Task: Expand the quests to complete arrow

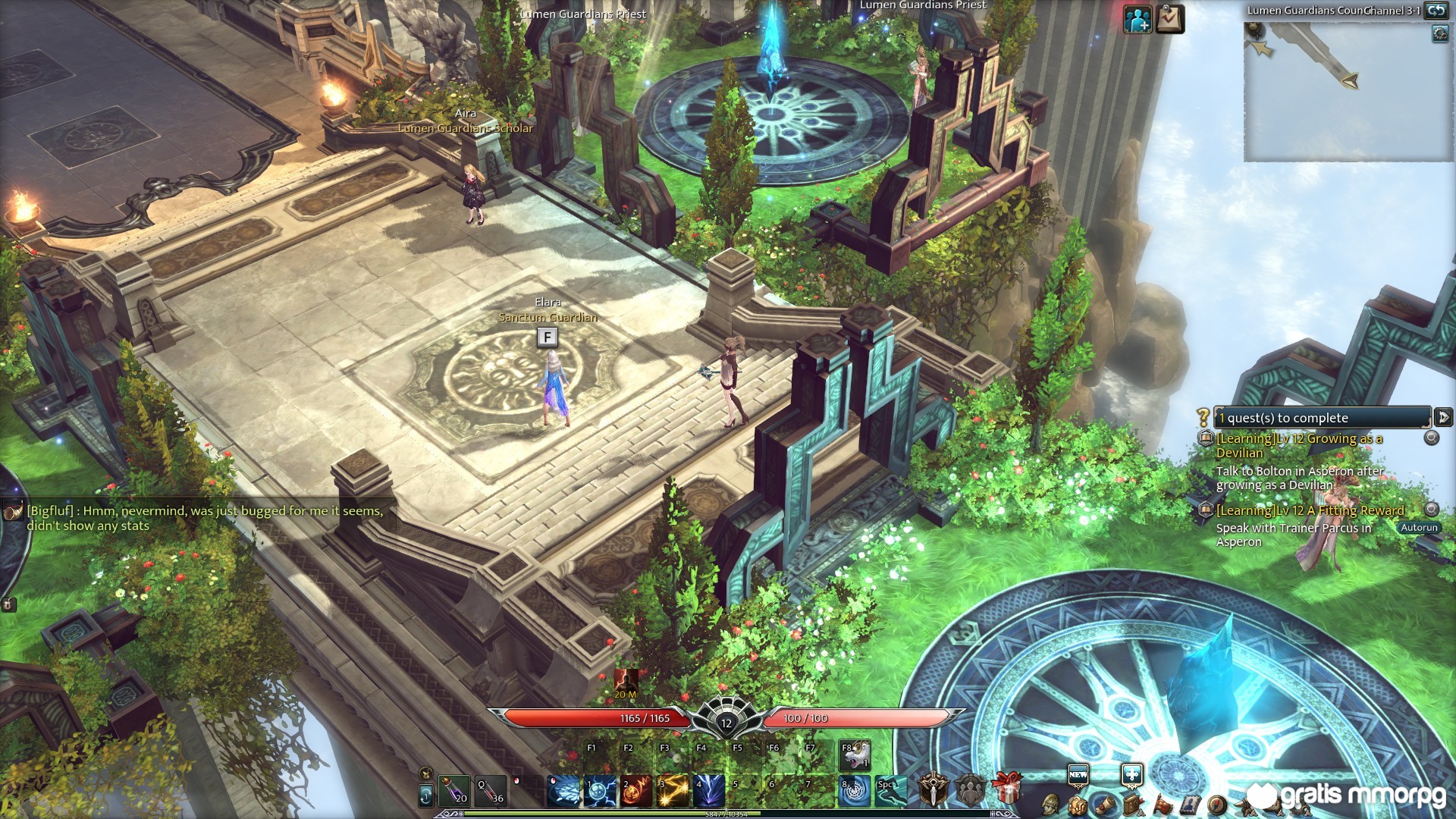Action: point(1443,417)
